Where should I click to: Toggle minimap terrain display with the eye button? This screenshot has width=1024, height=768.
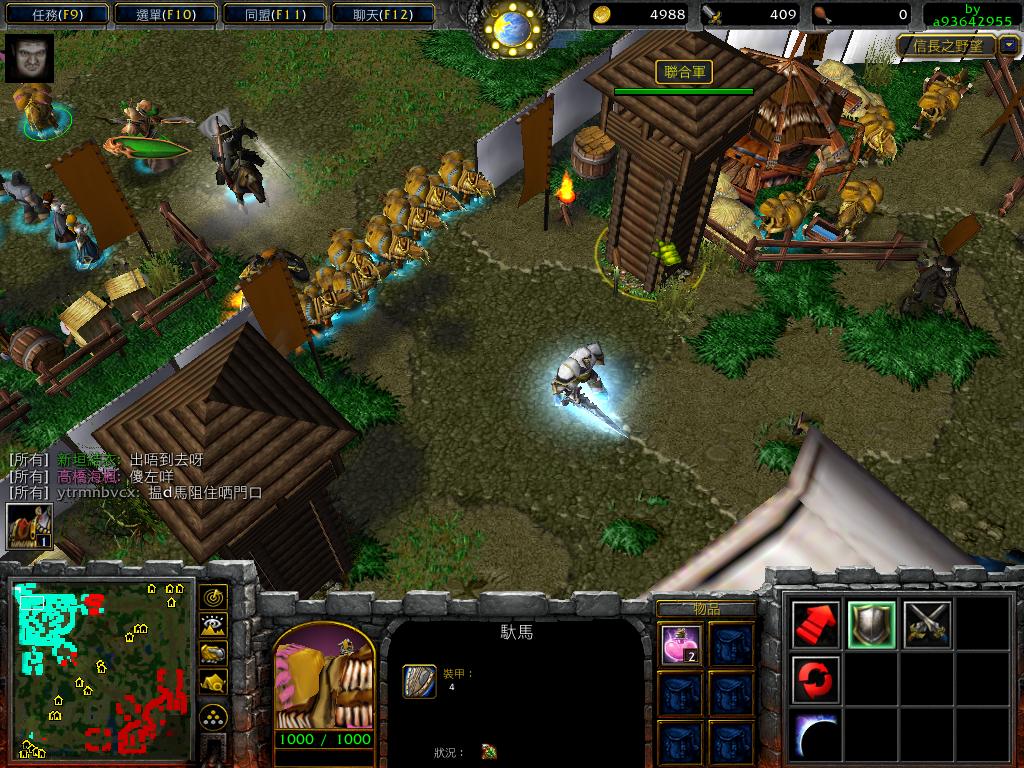pos(213,625)
